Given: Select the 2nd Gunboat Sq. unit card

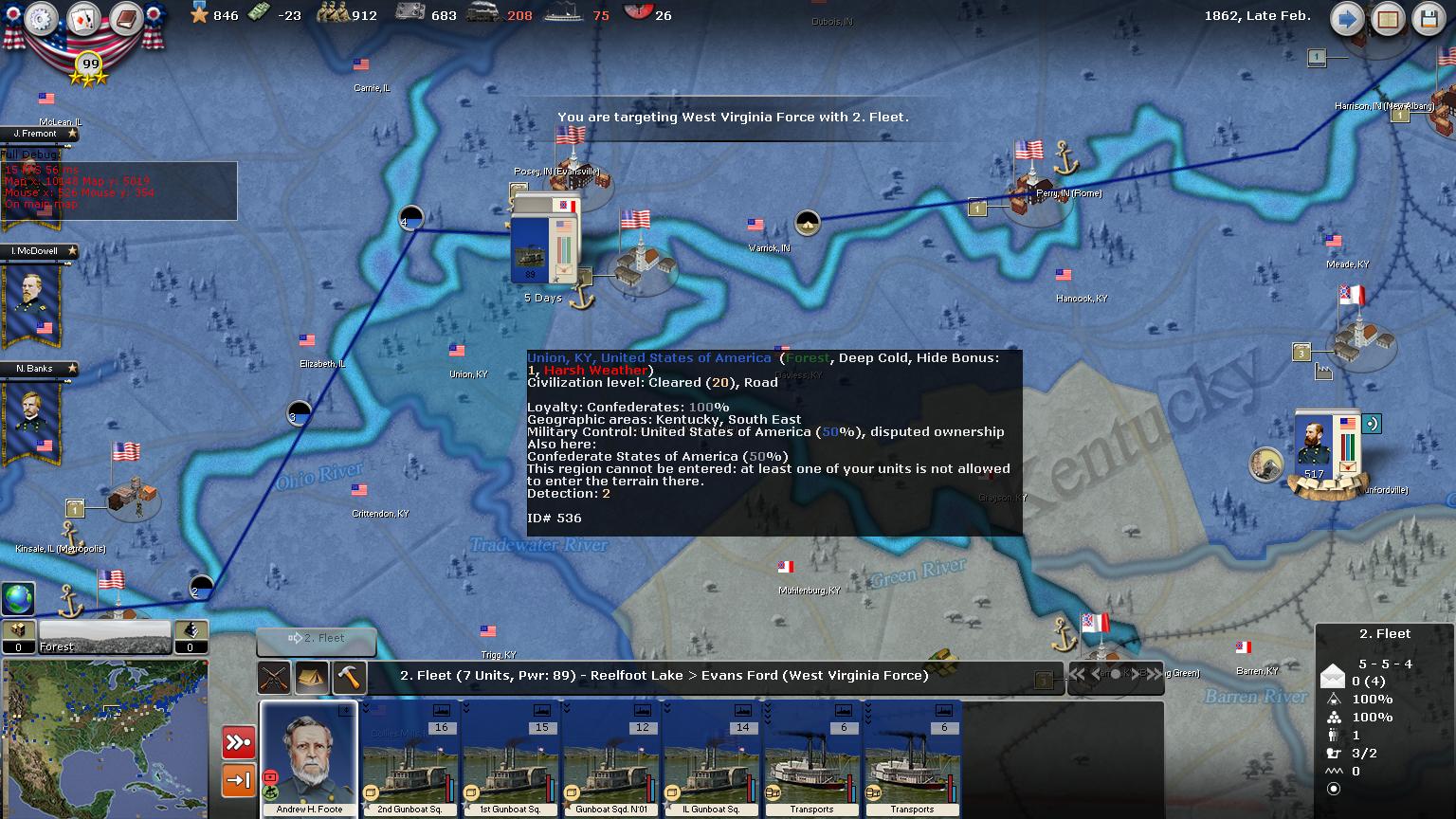Looking at the screenshot, I should click(410, 758).
